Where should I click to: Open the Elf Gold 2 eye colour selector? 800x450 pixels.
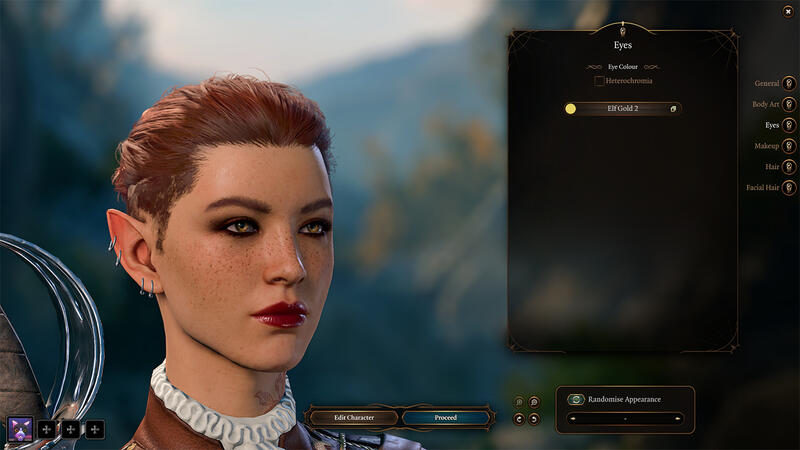(622, 108)
